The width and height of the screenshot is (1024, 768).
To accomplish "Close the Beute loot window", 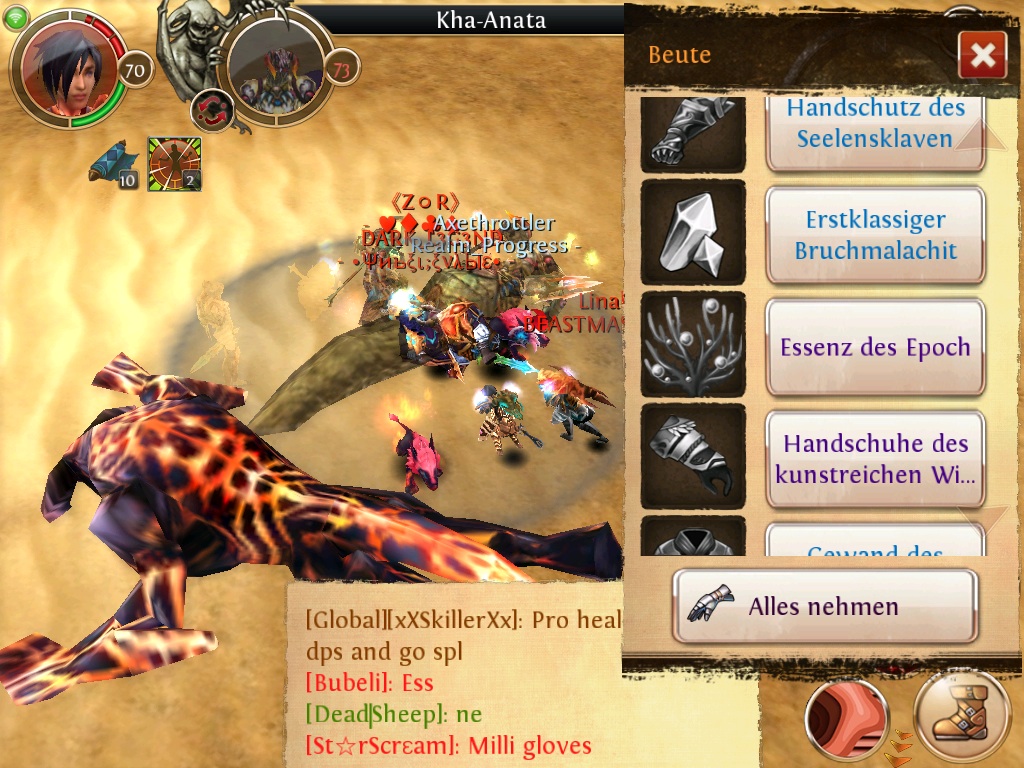I will 981,55.
